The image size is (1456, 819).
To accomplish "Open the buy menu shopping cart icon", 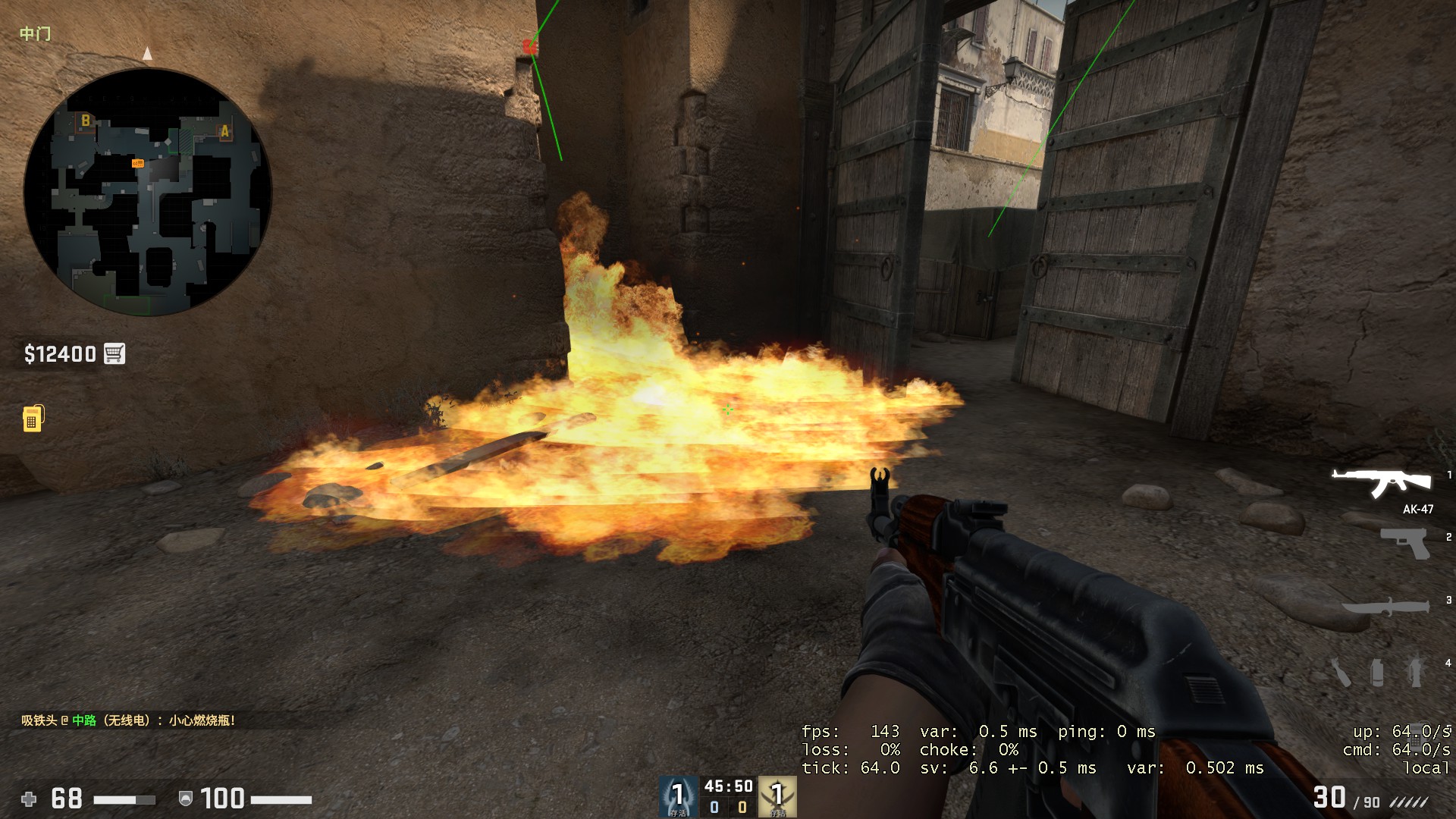I will pos(114,353).
